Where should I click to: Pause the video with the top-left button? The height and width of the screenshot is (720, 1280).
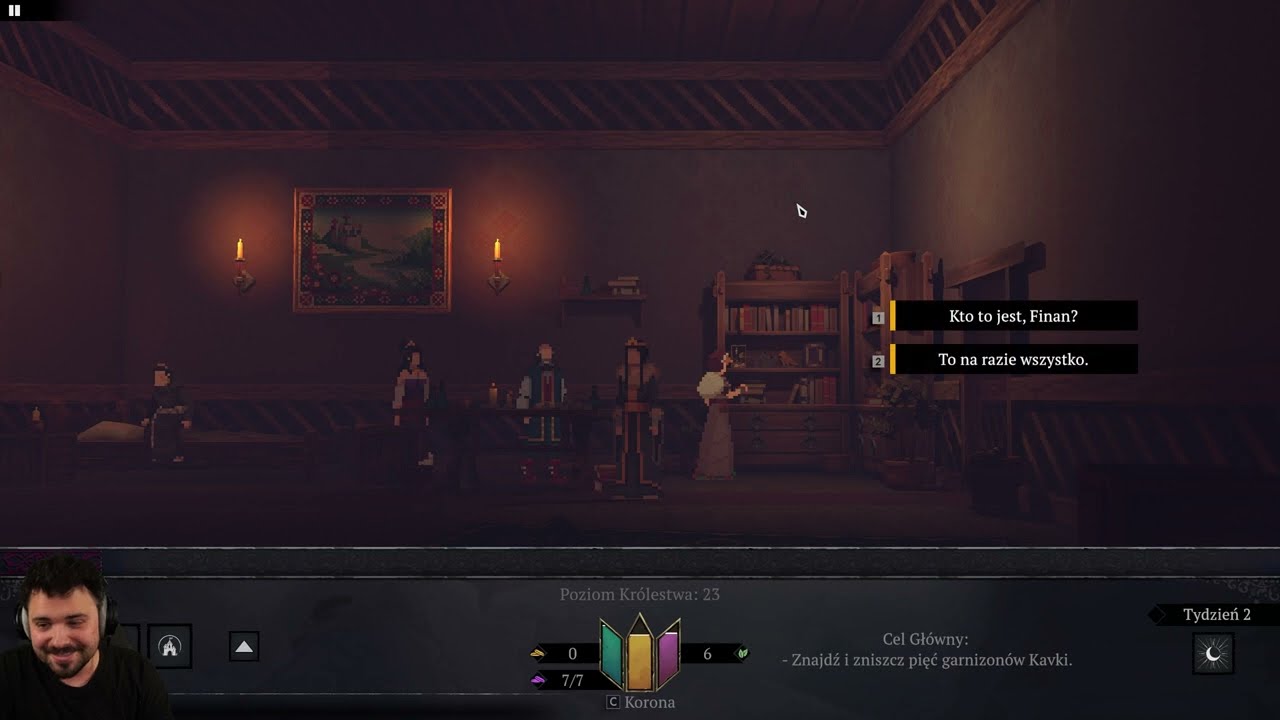tap(14, 10)
